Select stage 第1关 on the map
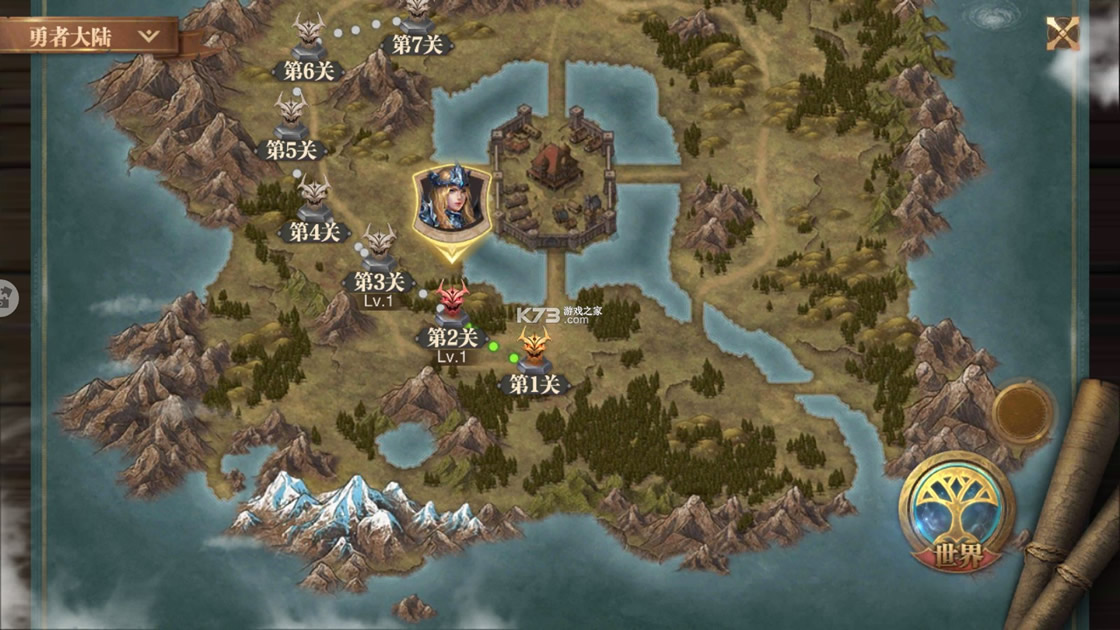The image size is (1120, 630). [533, 355]
